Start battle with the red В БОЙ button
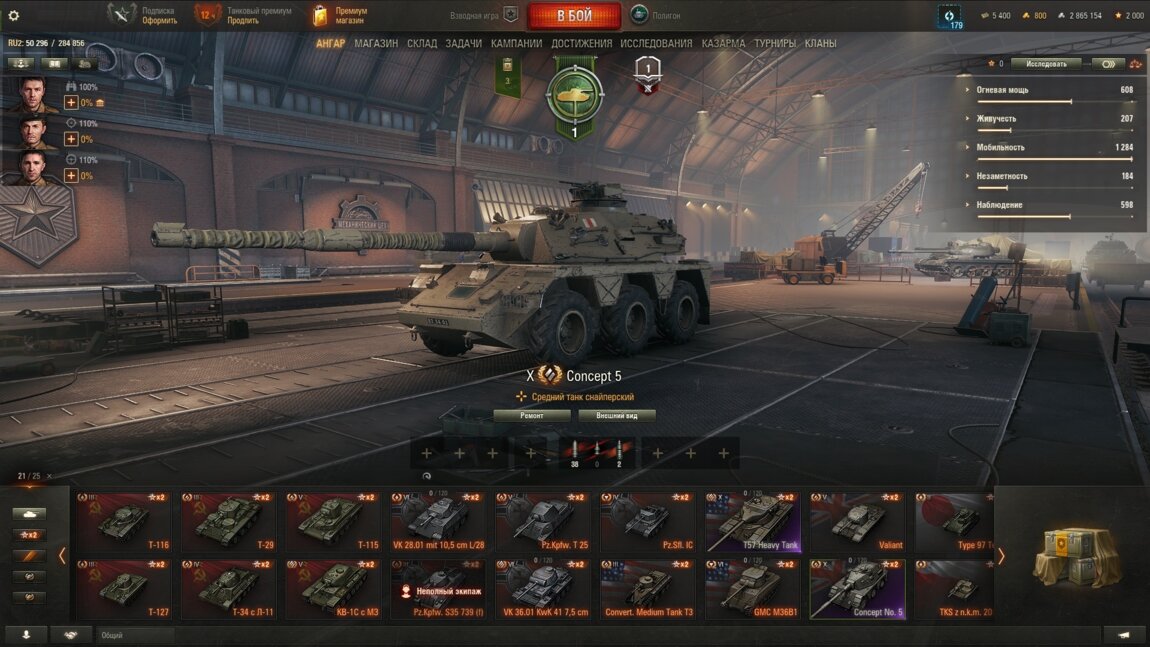The height and width of the screenshot is (647, 1150). pos(574,16)
